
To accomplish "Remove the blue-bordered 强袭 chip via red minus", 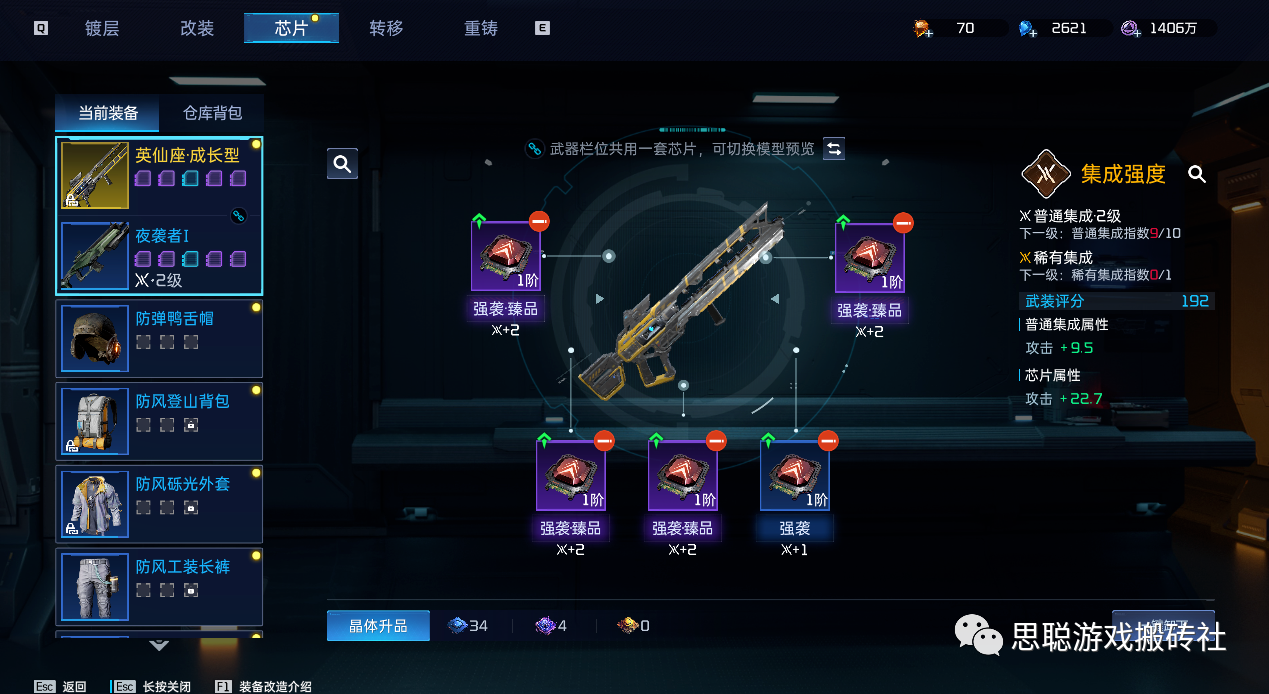I will (x=828, y=440).
